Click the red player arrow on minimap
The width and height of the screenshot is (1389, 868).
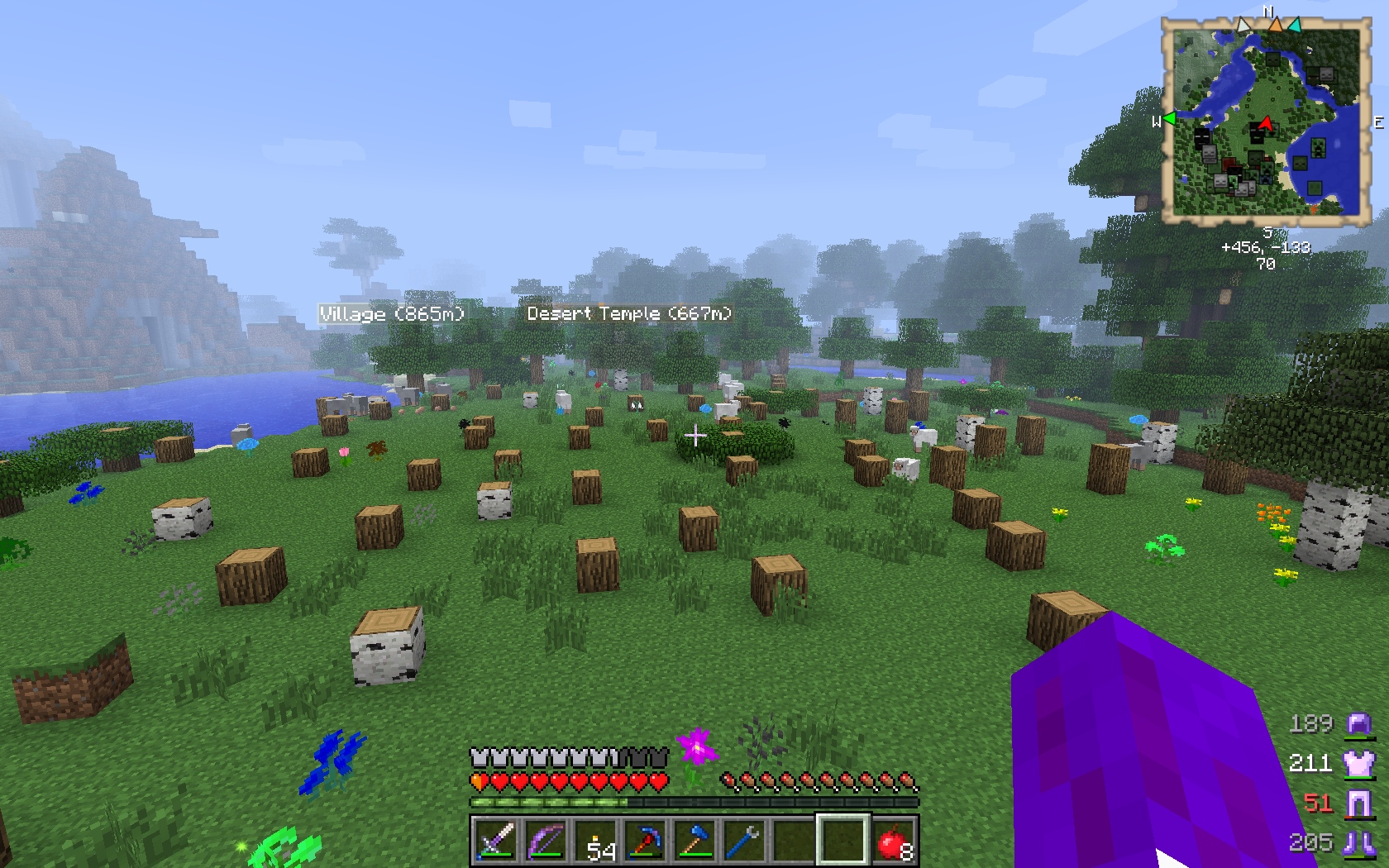1264,126
